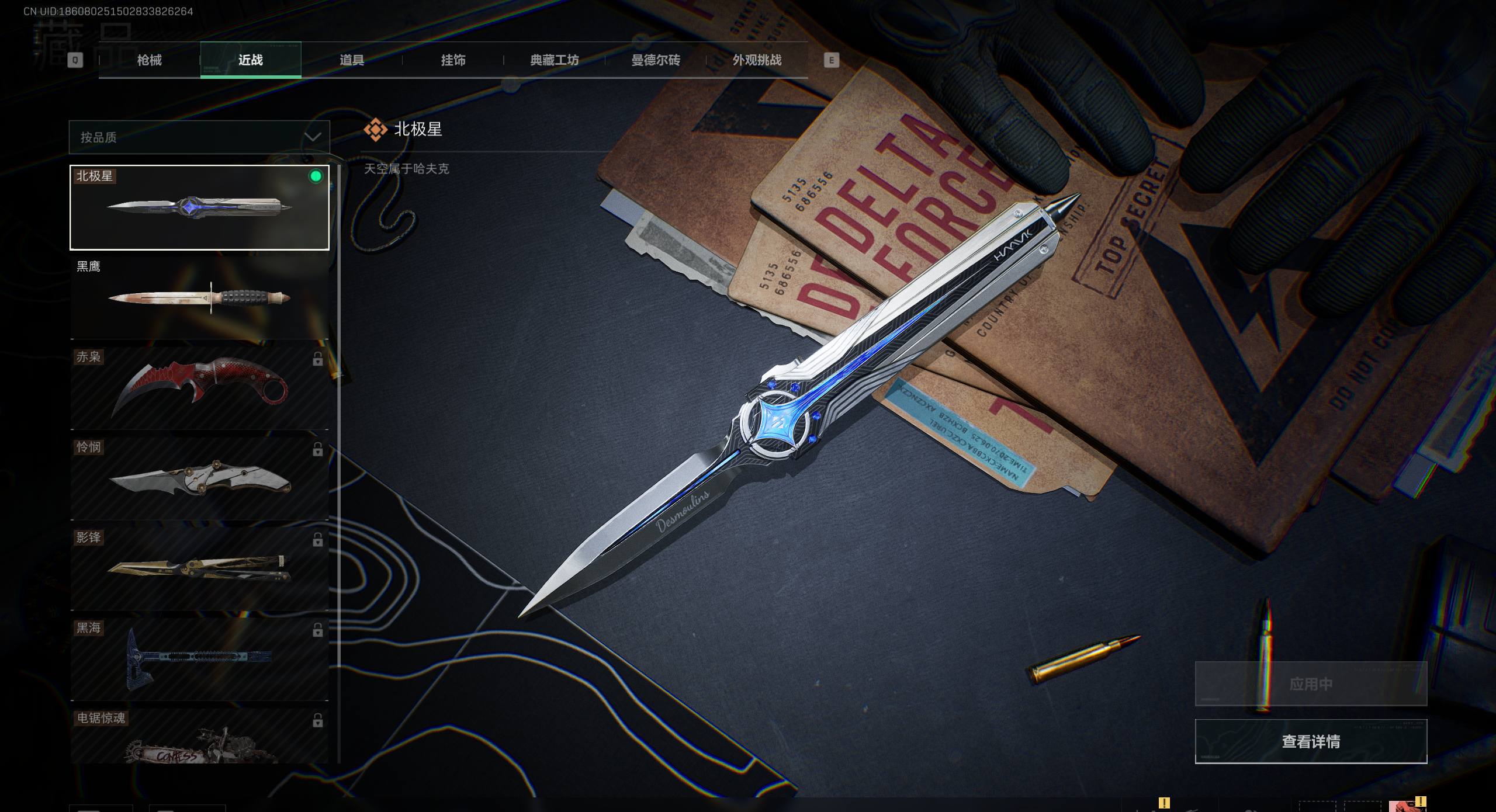Choose the 黑鹰 dagger skin
This screenshot has height=812, width=1496.
point(199,298)
